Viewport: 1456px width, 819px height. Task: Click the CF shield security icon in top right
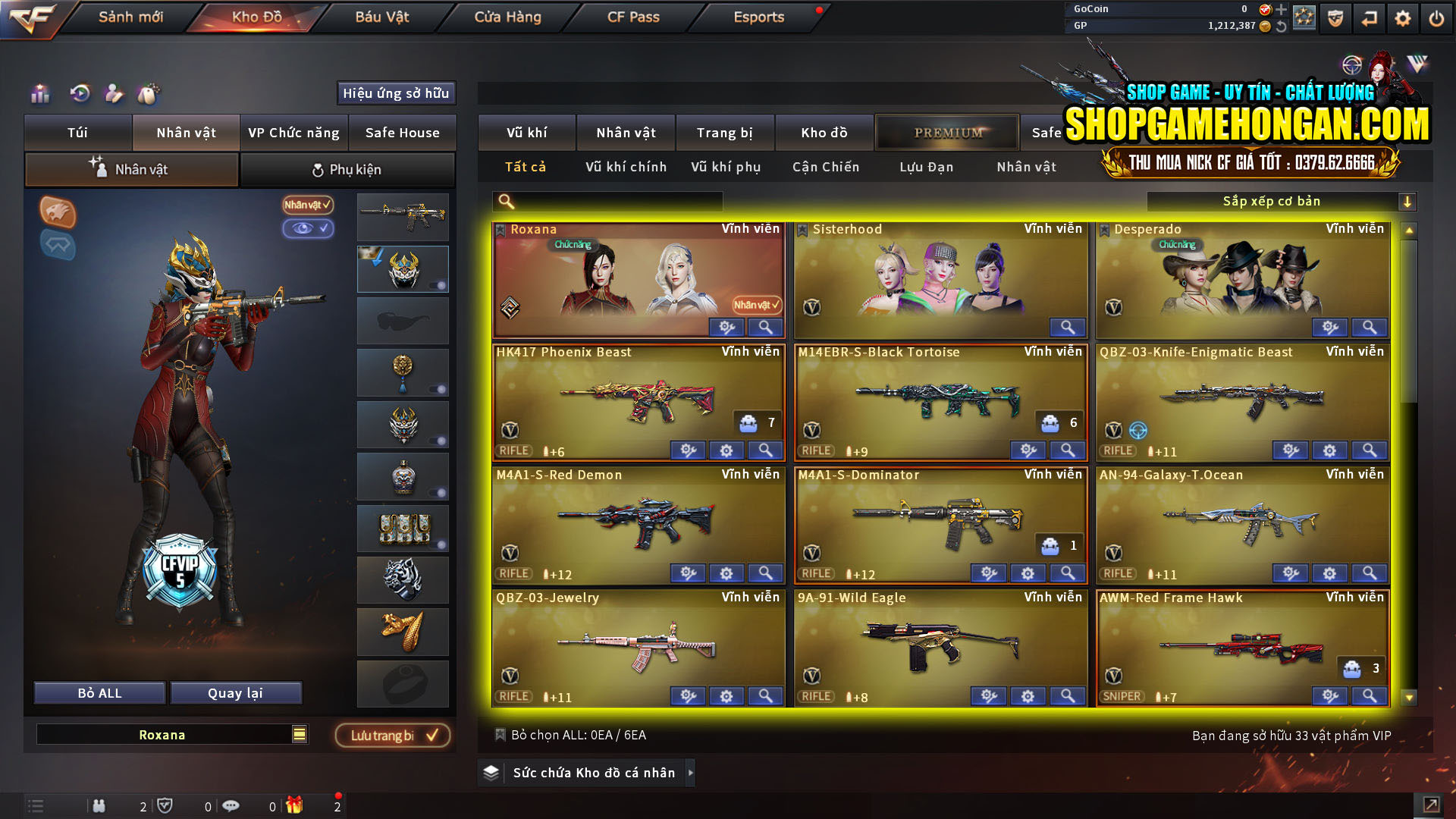click(x=1336, y=17)
